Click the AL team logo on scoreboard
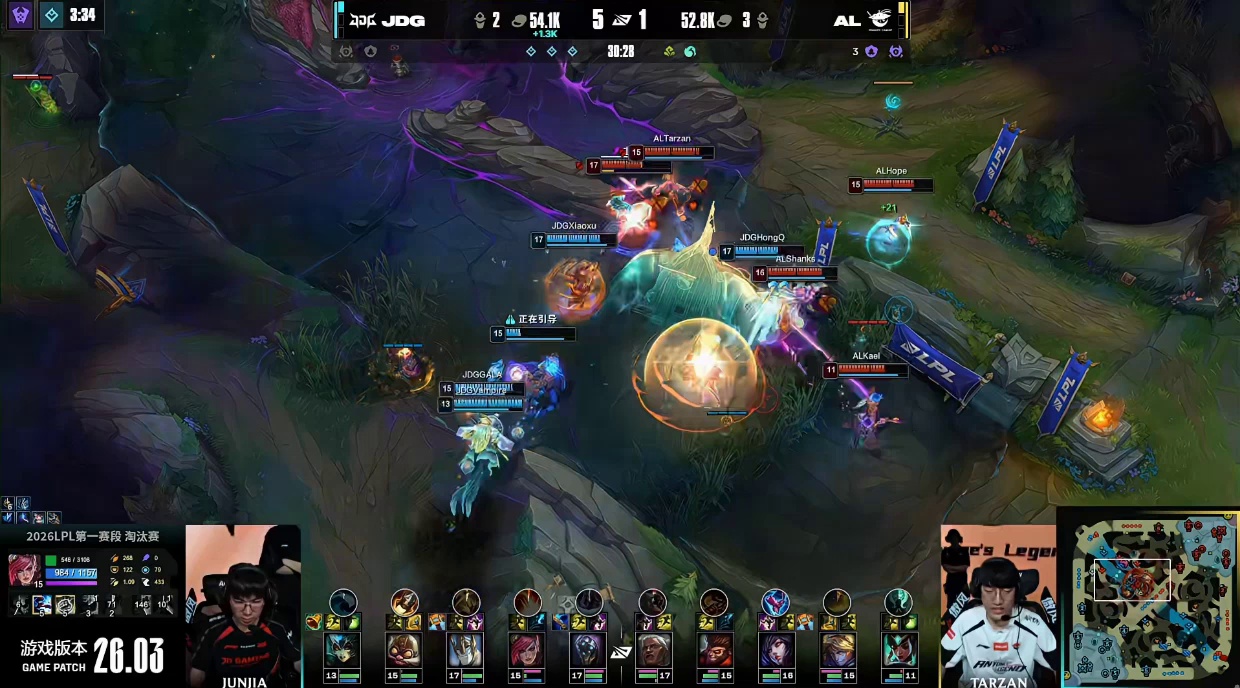This screenshot has height=688, width=1240. coord(880,20)
